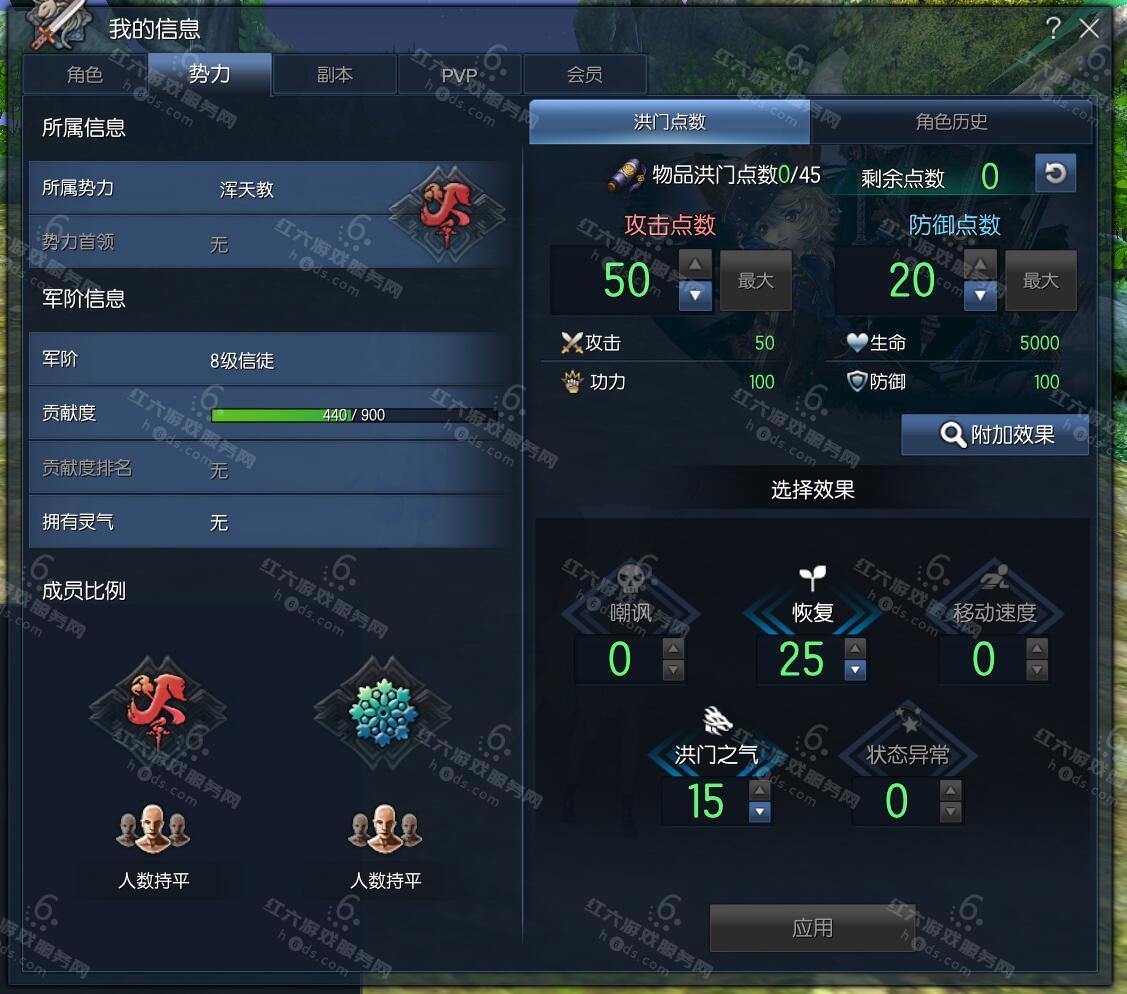1127x994 pixels.
Task: Open the 附加效果 details
Action: (x=995, y=435)
